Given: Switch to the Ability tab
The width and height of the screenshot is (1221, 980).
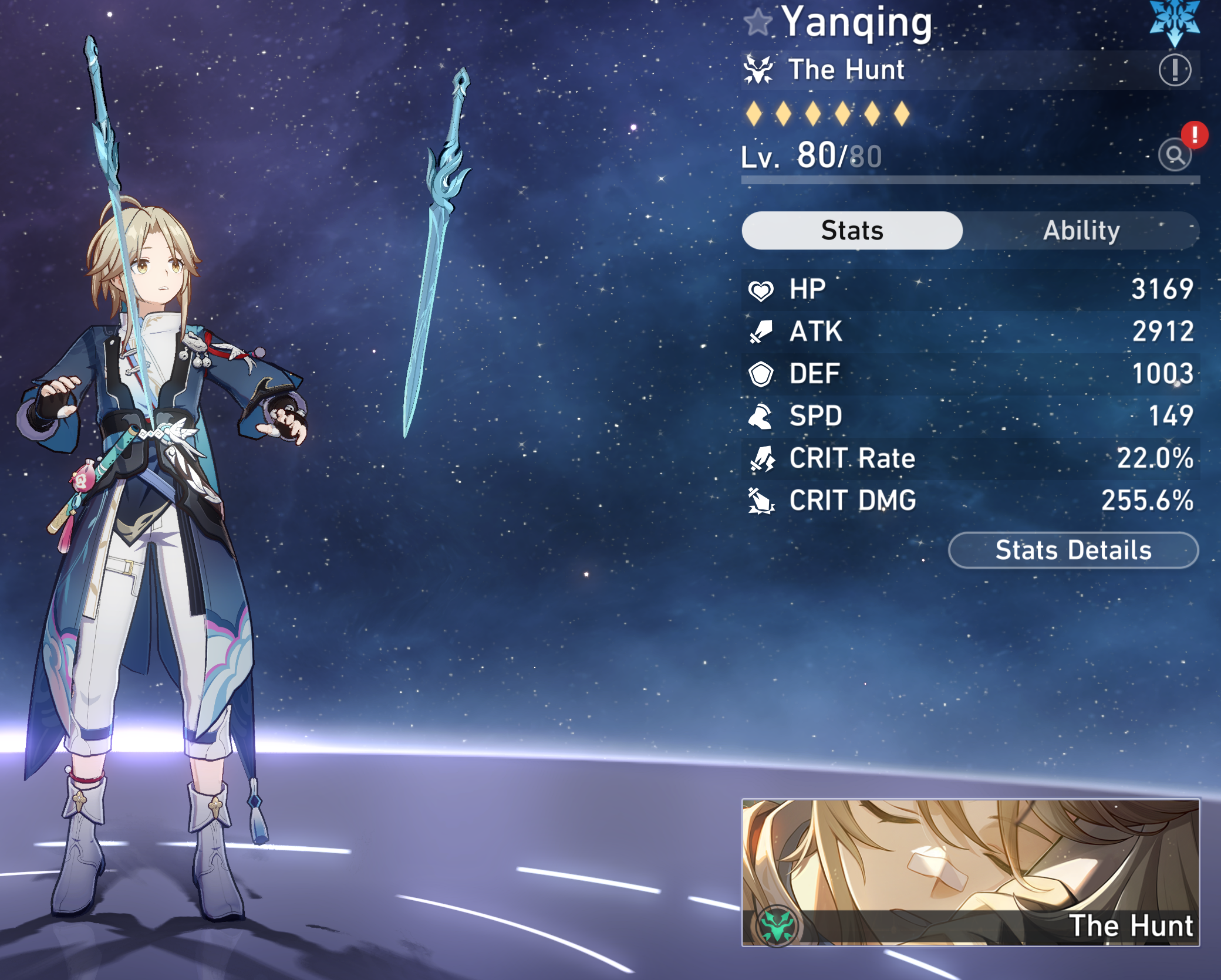Looking at the screenshot, I should tap(1081, 231).
